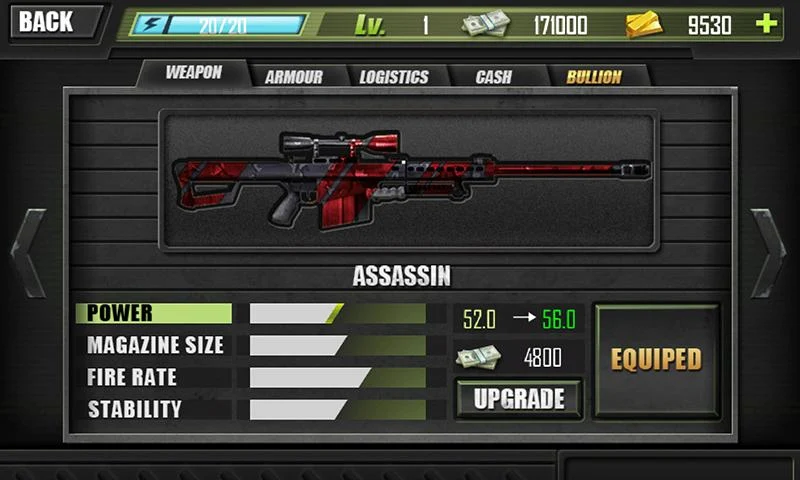
Task: Select the CASH tab
Action: 493,77
